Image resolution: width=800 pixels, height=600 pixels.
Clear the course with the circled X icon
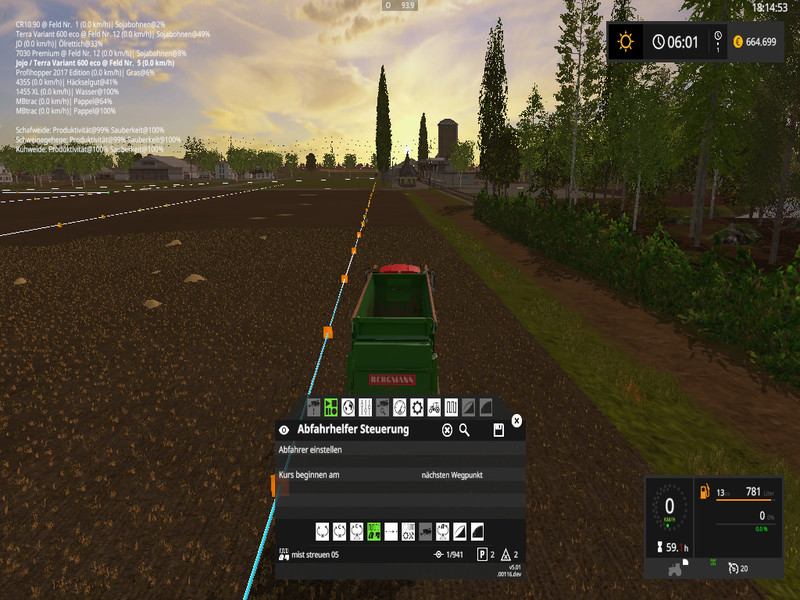(x=447, y=430)
